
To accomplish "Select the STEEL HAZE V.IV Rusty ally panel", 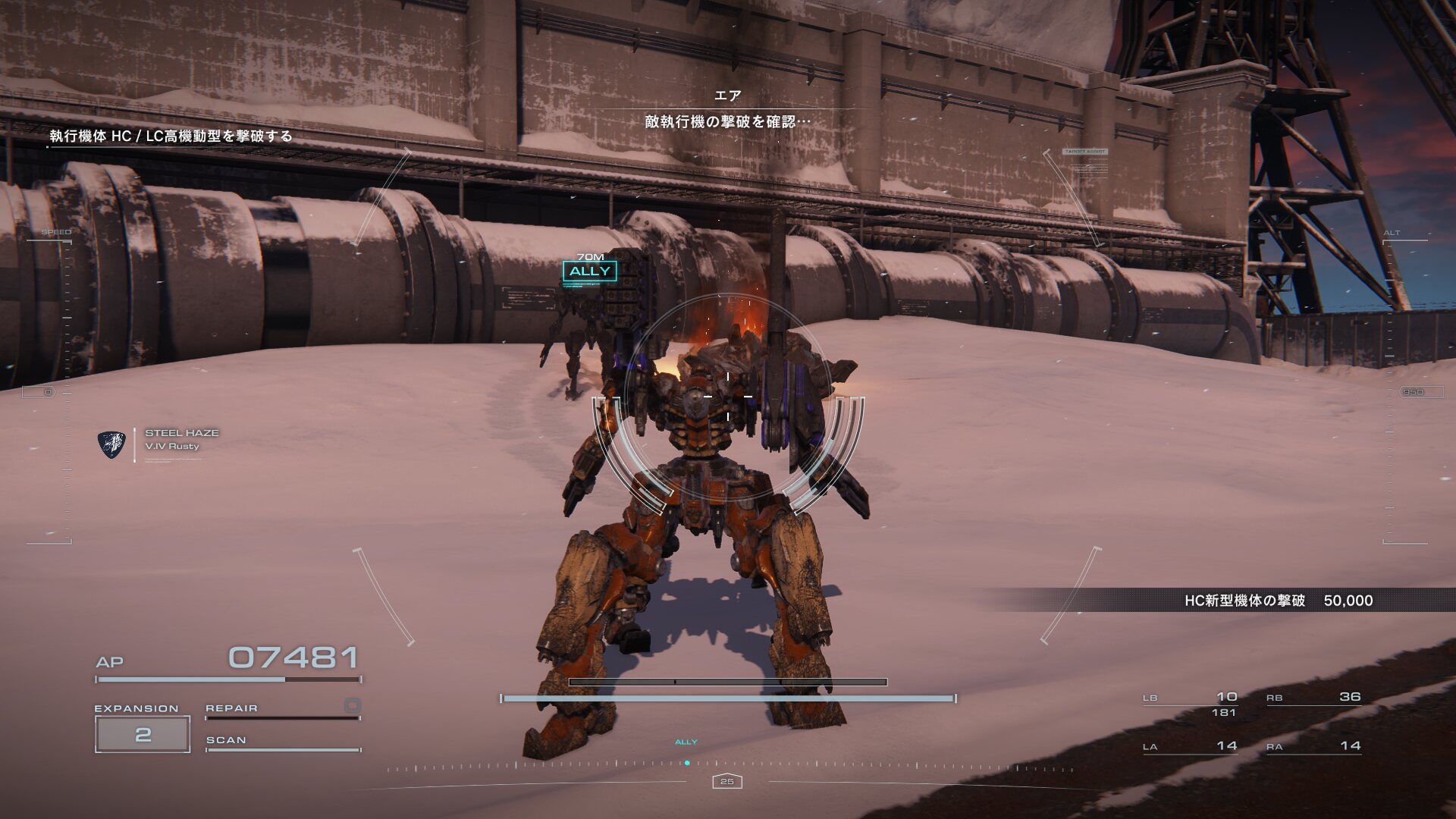I will pos(181,439).
